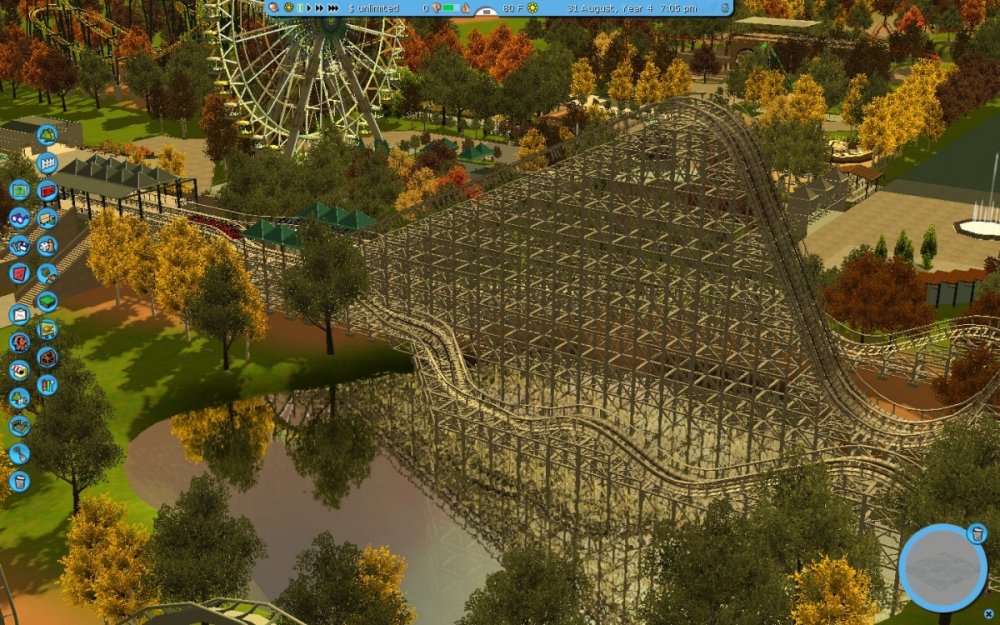Click the trash bin button attached to the minimap

click(977, 535)
